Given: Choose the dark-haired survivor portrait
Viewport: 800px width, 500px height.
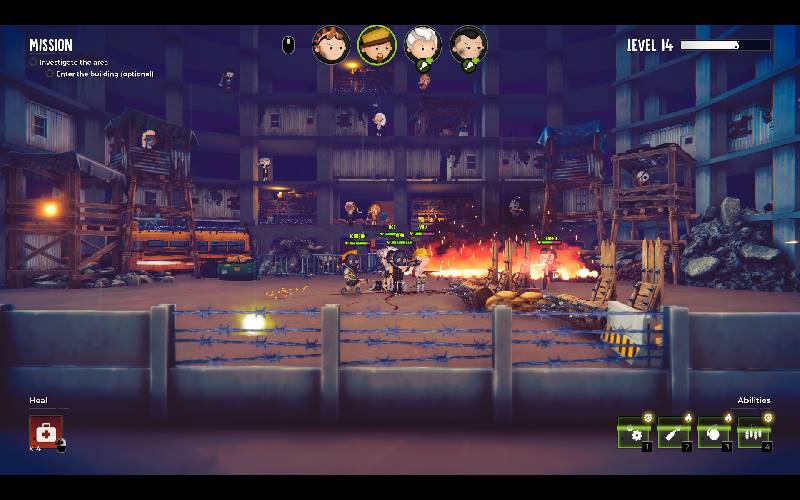Looking at the screenshot, I should coord(467,45).
